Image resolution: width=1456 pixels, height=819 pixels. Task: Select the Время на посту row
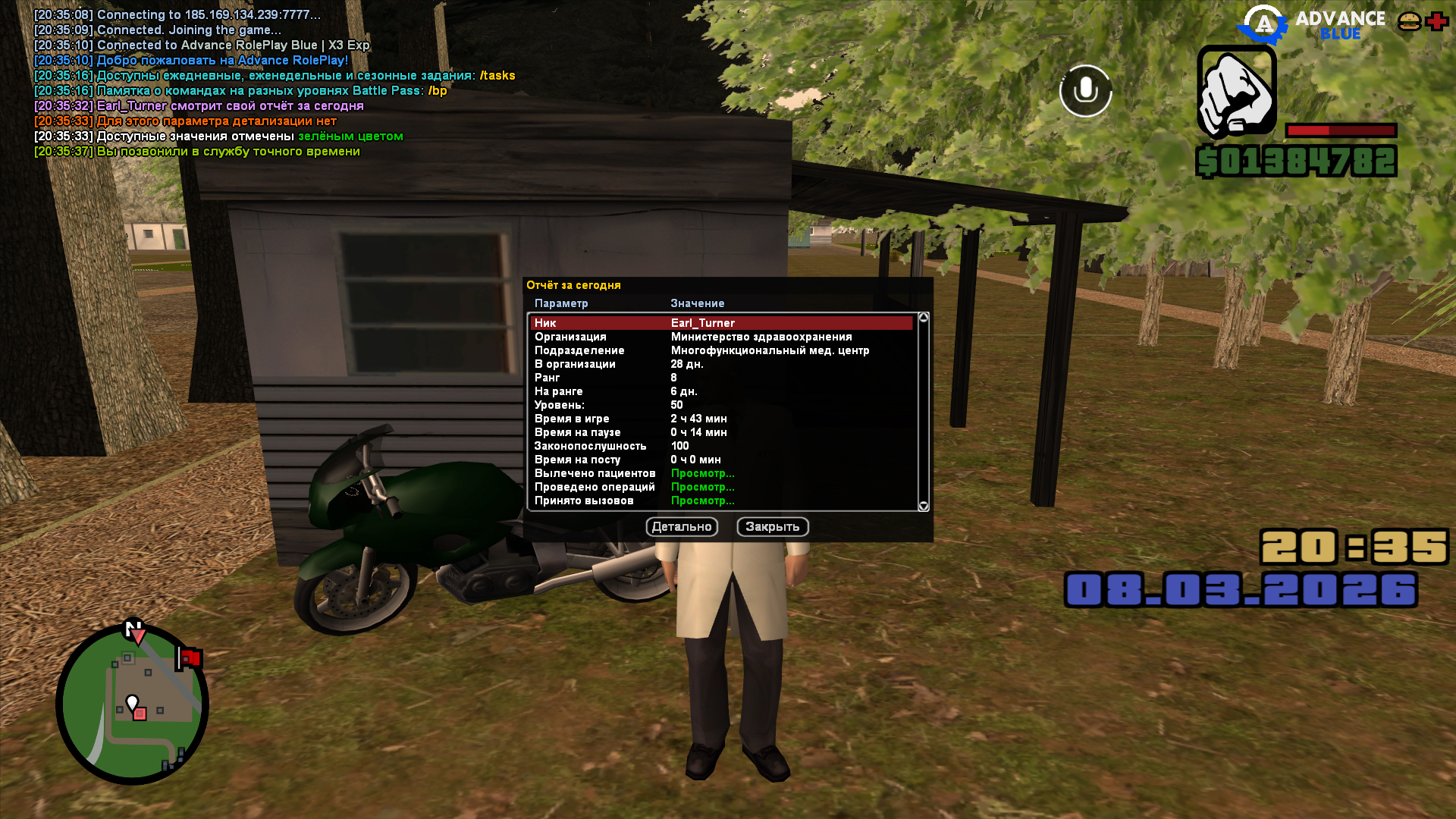point(720,460)
